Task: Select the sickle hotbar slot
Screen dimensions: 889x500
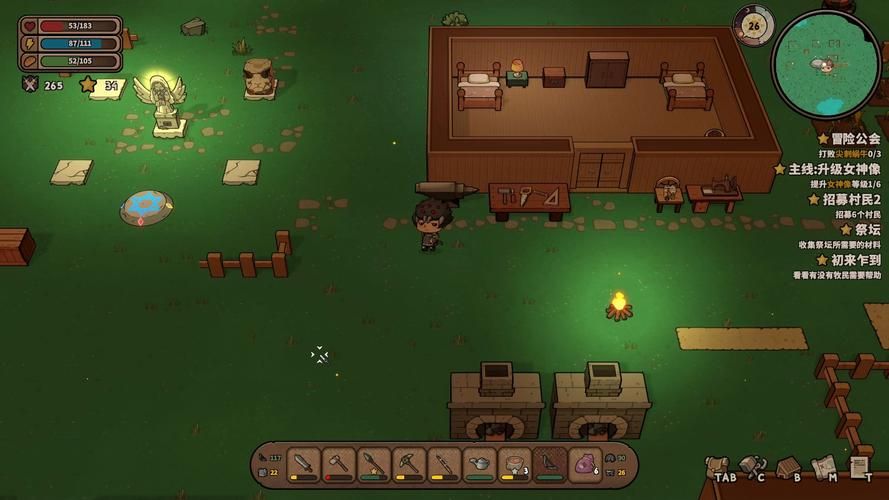Action: pos(549,465)
